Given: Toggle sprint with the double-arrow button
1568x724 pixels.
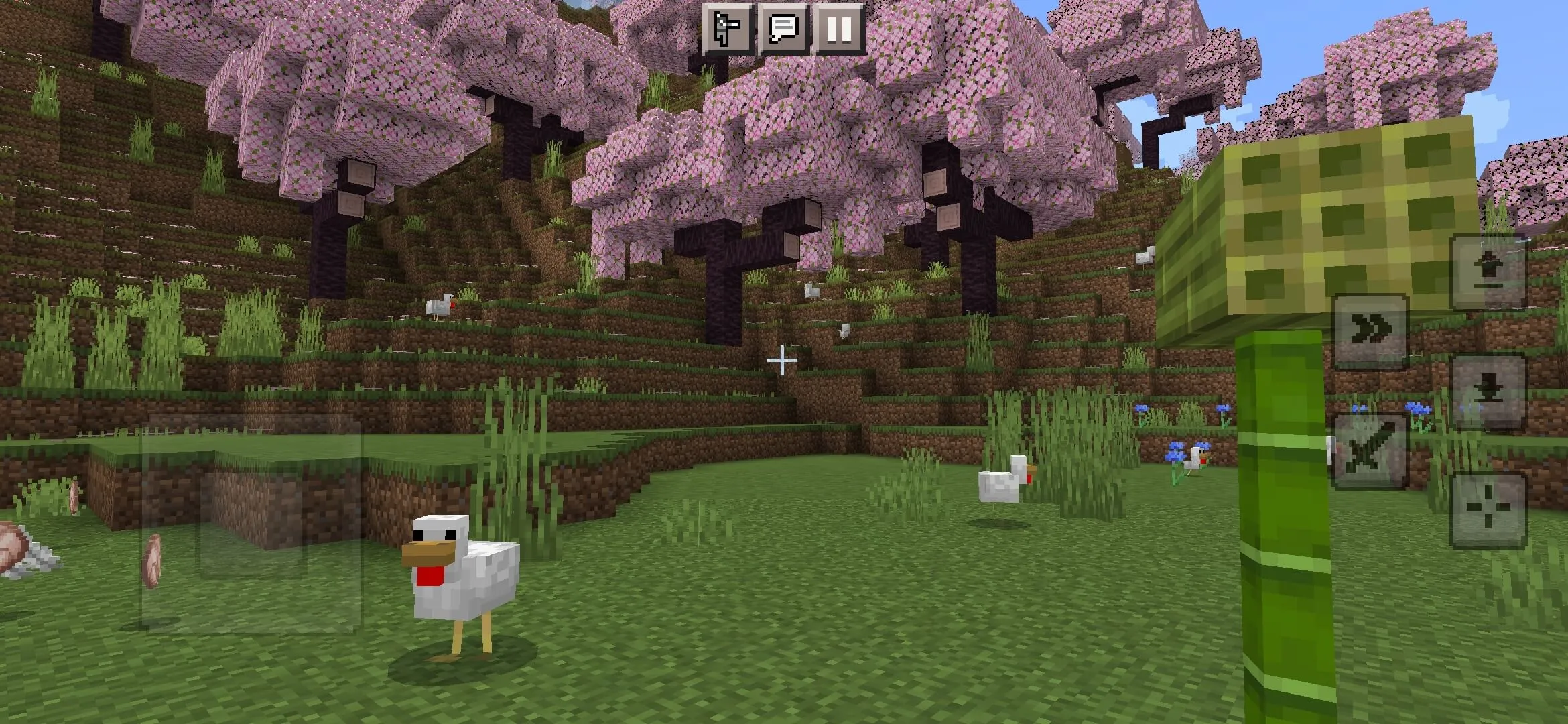Looking at the screenshot, I should click(x=1371, y=331).
